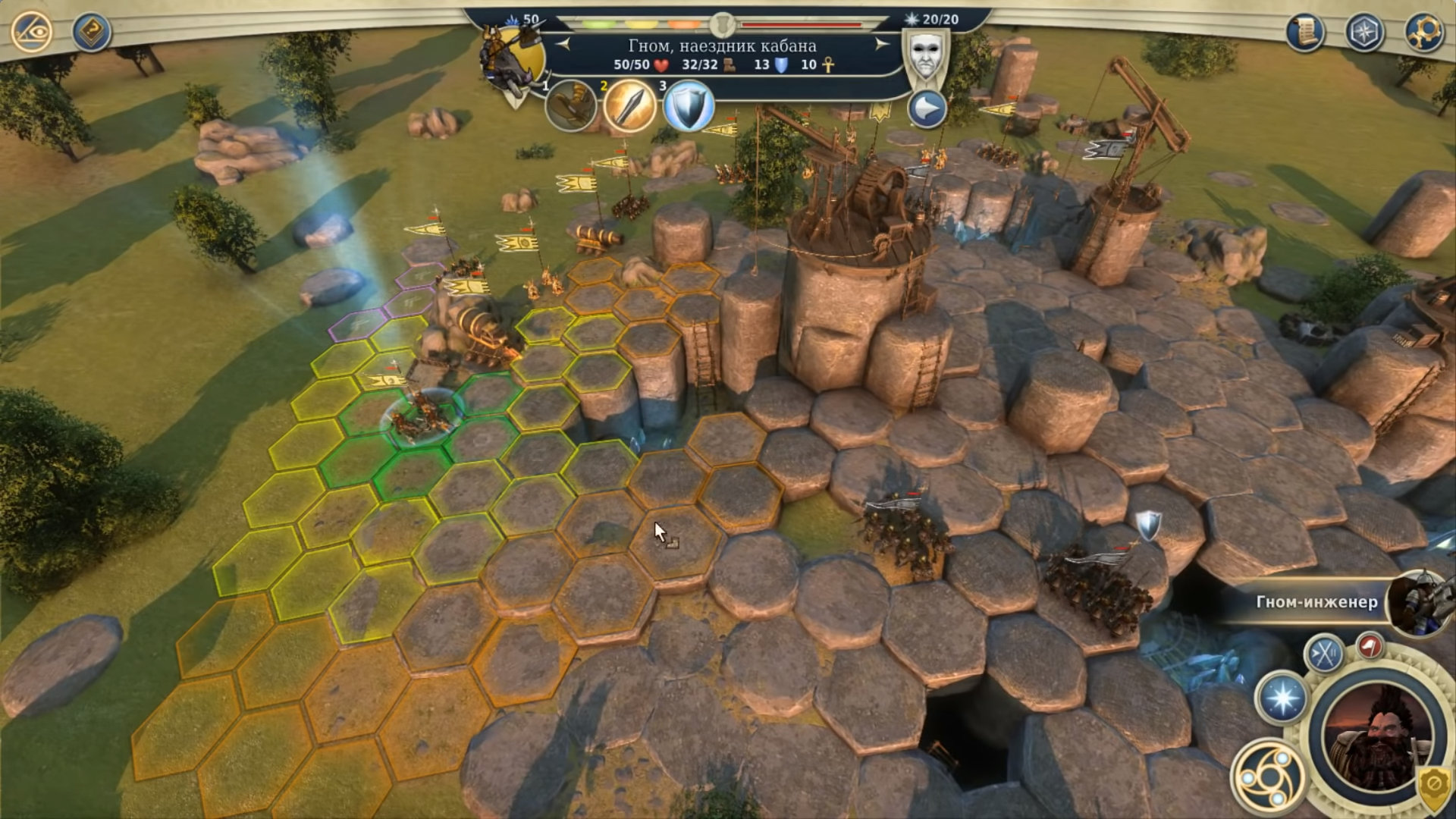Select the dwarf boar rider portrait
1456x819 pixels.
pos(512,61)
